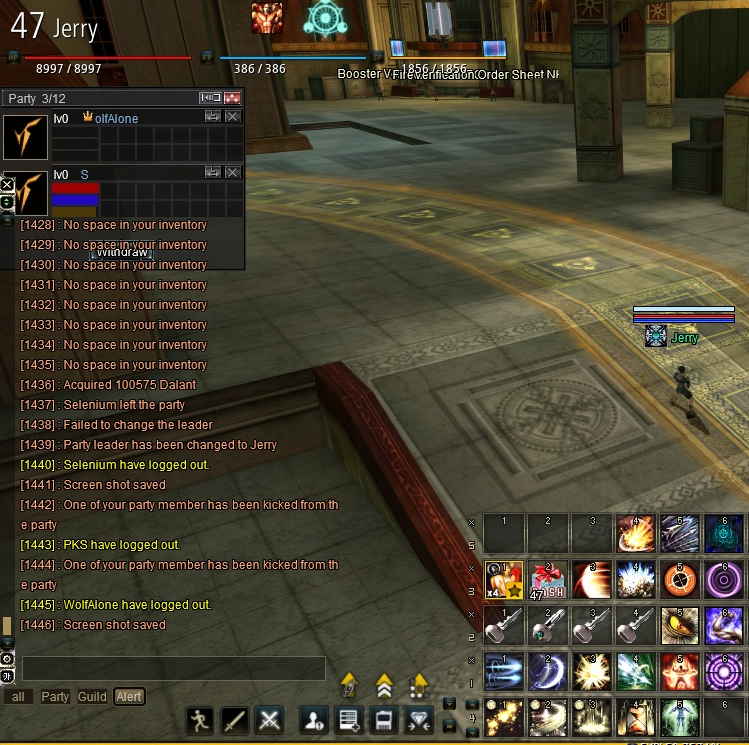Image resolution: width=749 pixels, height=745 pixels.
Task: Open the character info button with person icon
Action: coord(316,719)
